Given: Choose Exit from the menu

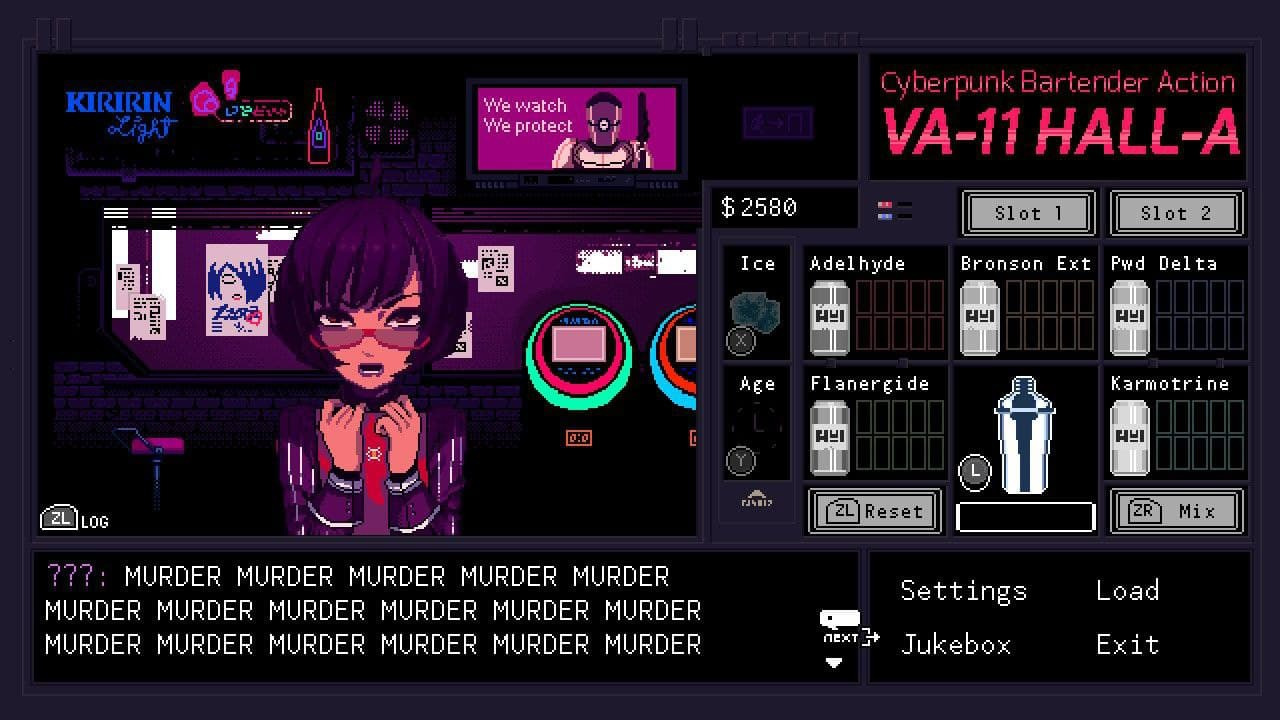Looking at the screenshot, I should (1127, 645).
